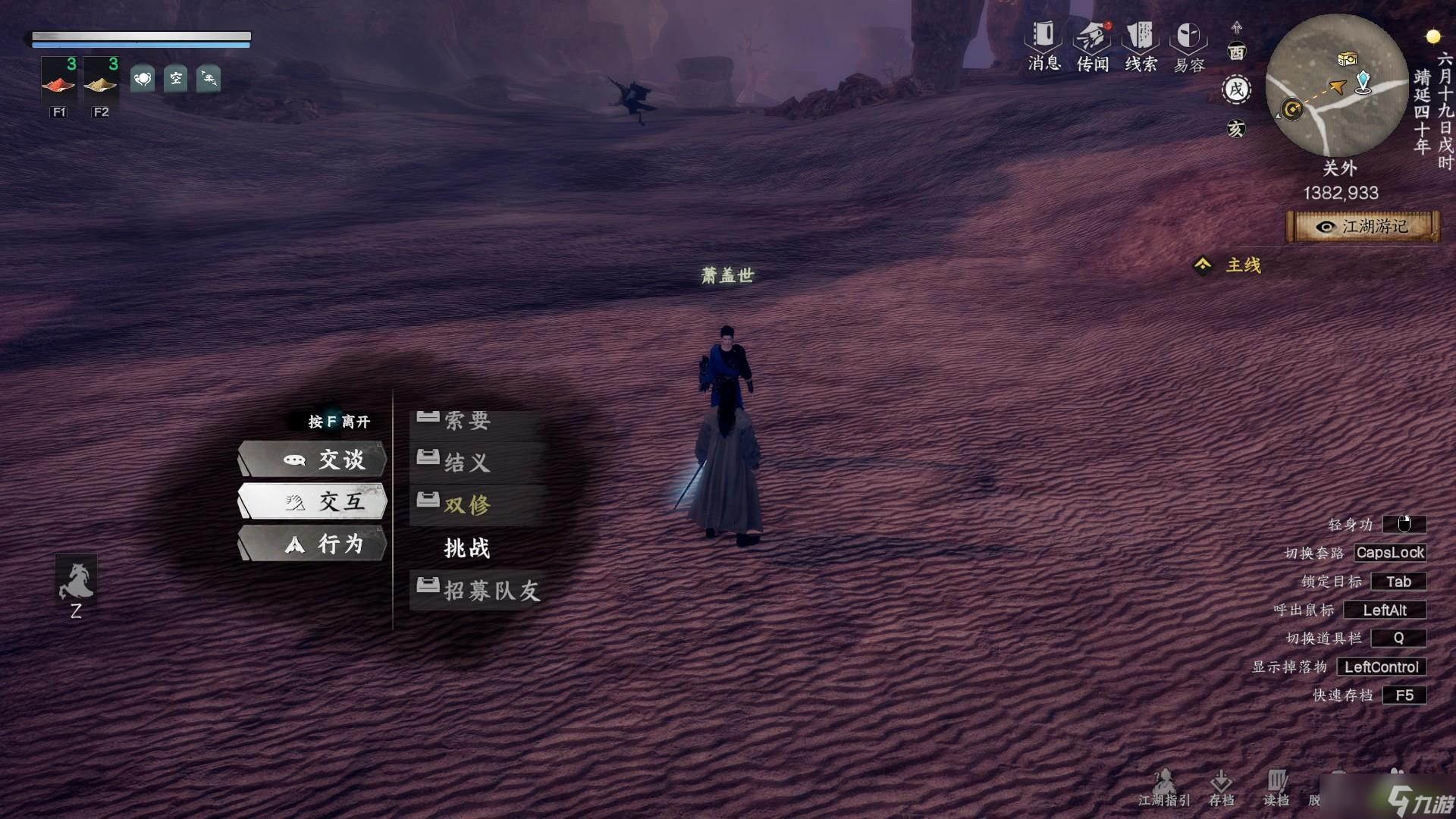The height and width of the screenshot is (819, 1456).
Task: Open the 消息 messages panel
Action: coord(1044,45)
